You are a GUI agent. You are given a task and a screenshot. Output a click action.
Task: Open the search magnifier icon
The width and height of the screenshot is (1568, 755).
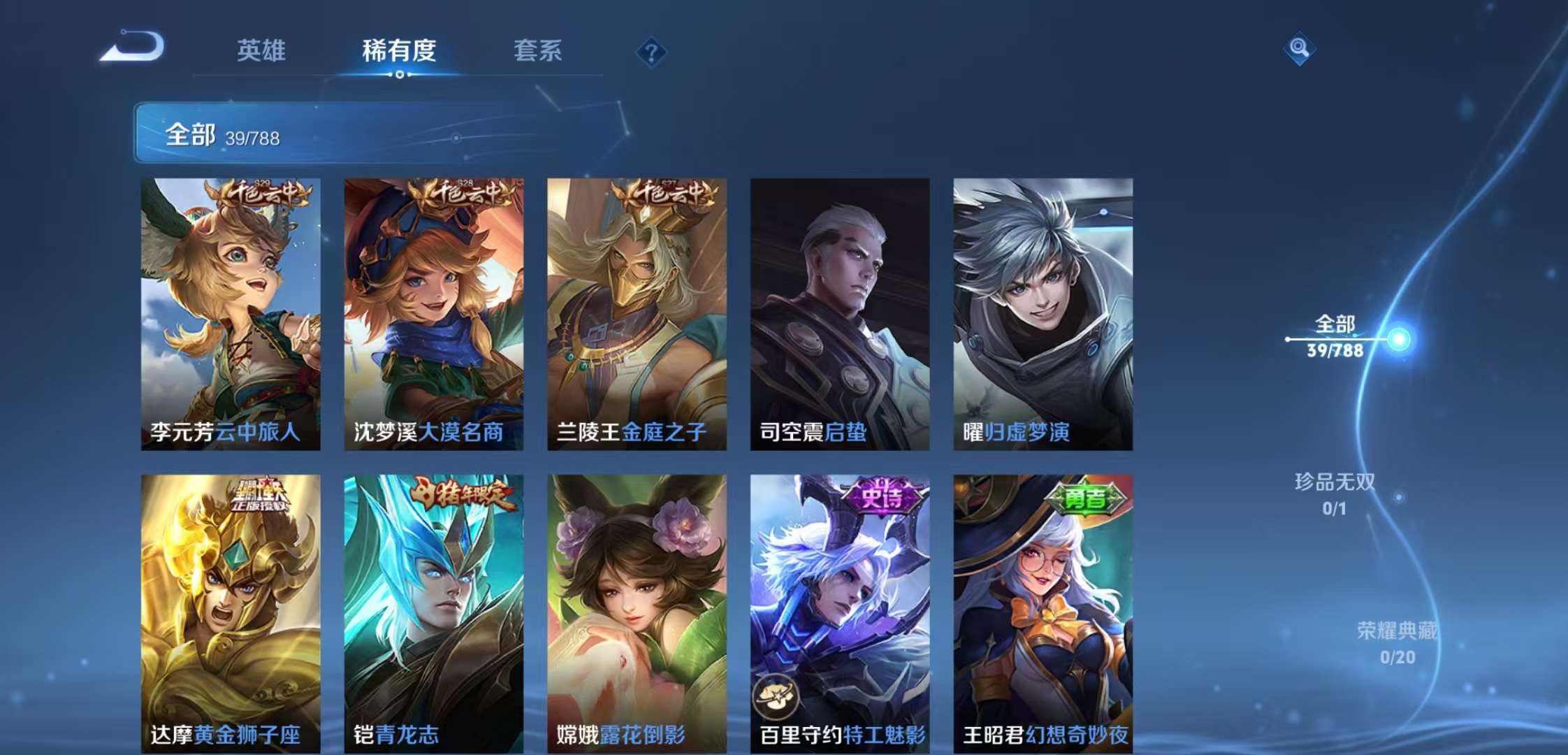pos(1299,49)
